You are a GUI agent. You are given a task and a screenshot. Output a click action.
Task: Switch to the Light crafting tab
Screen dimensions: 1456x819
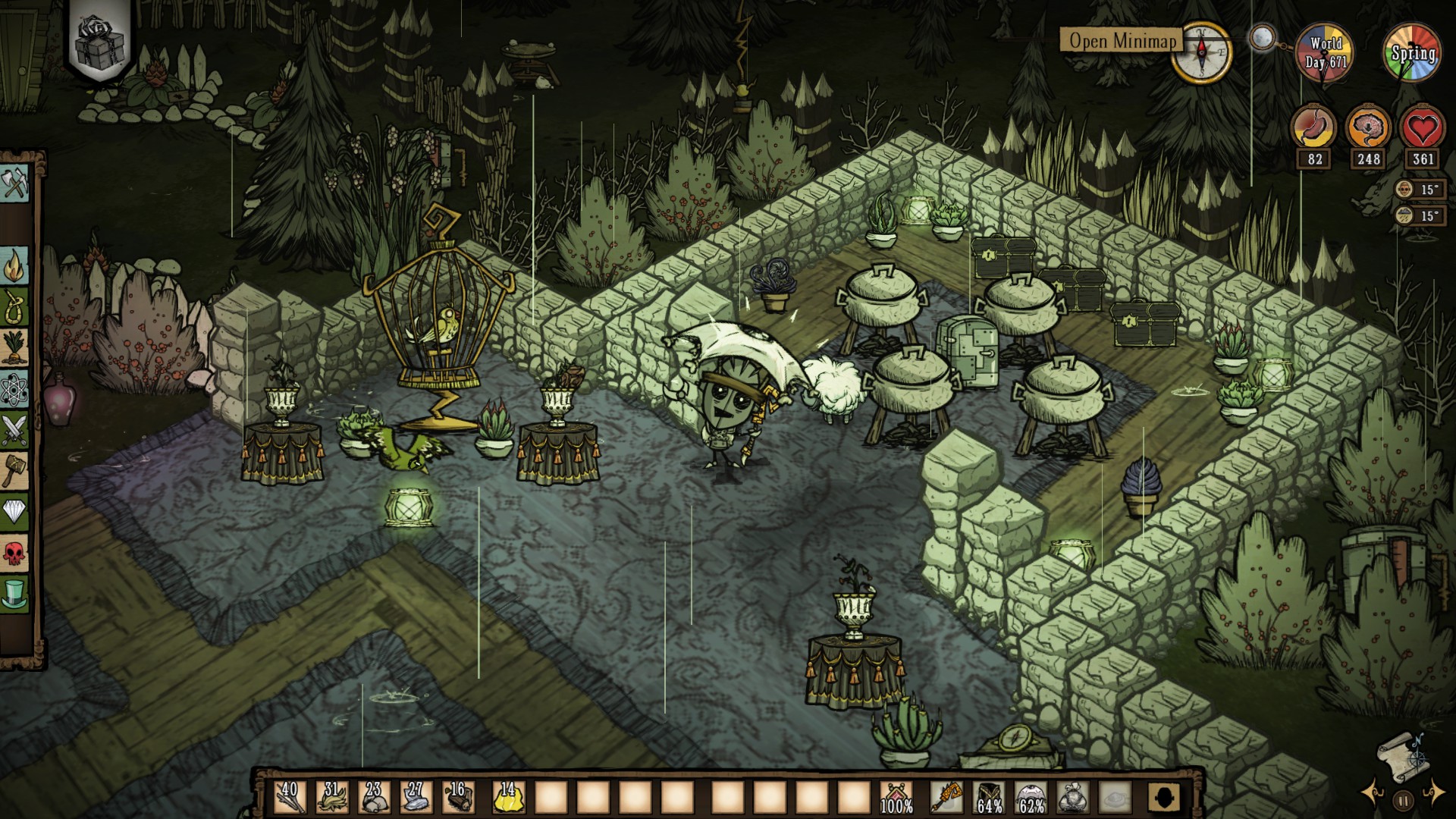[14, 266]
